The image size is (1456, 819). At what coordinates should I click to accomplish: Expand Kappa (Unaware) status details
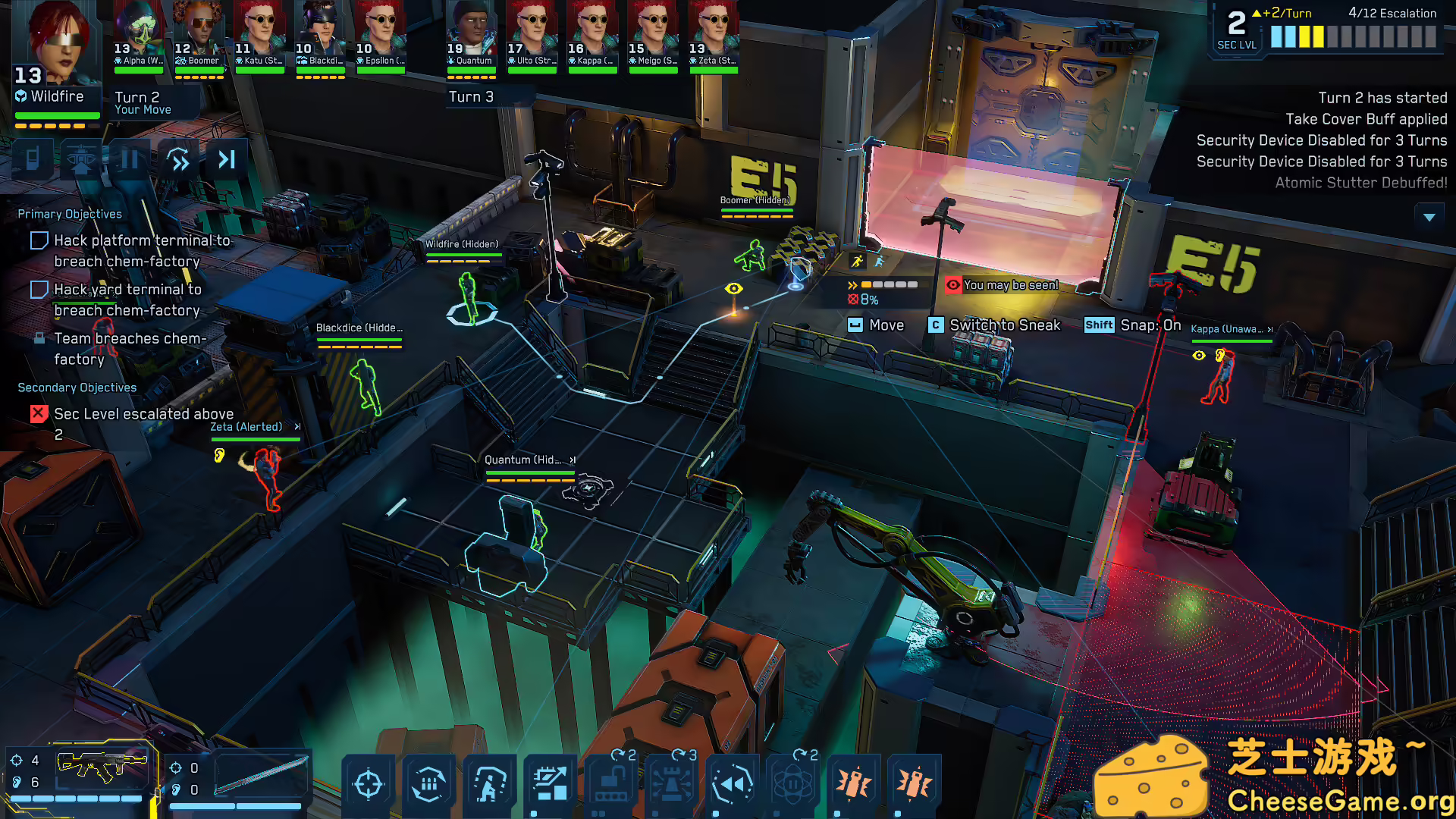pos(1270,329)
